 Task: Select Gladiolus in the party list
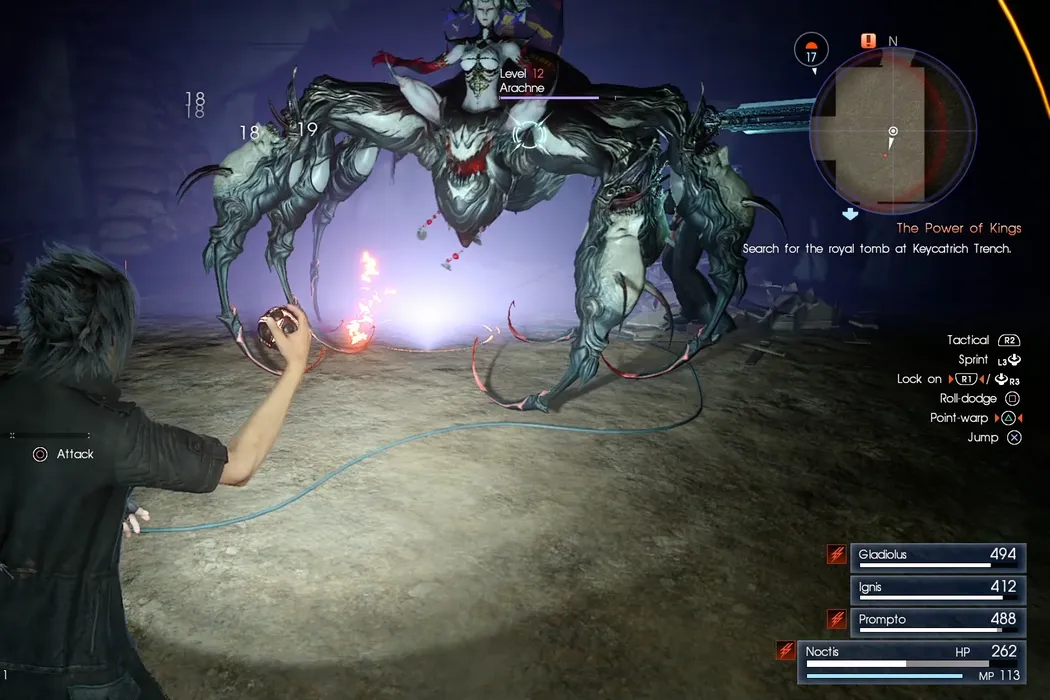coord(936,556)
